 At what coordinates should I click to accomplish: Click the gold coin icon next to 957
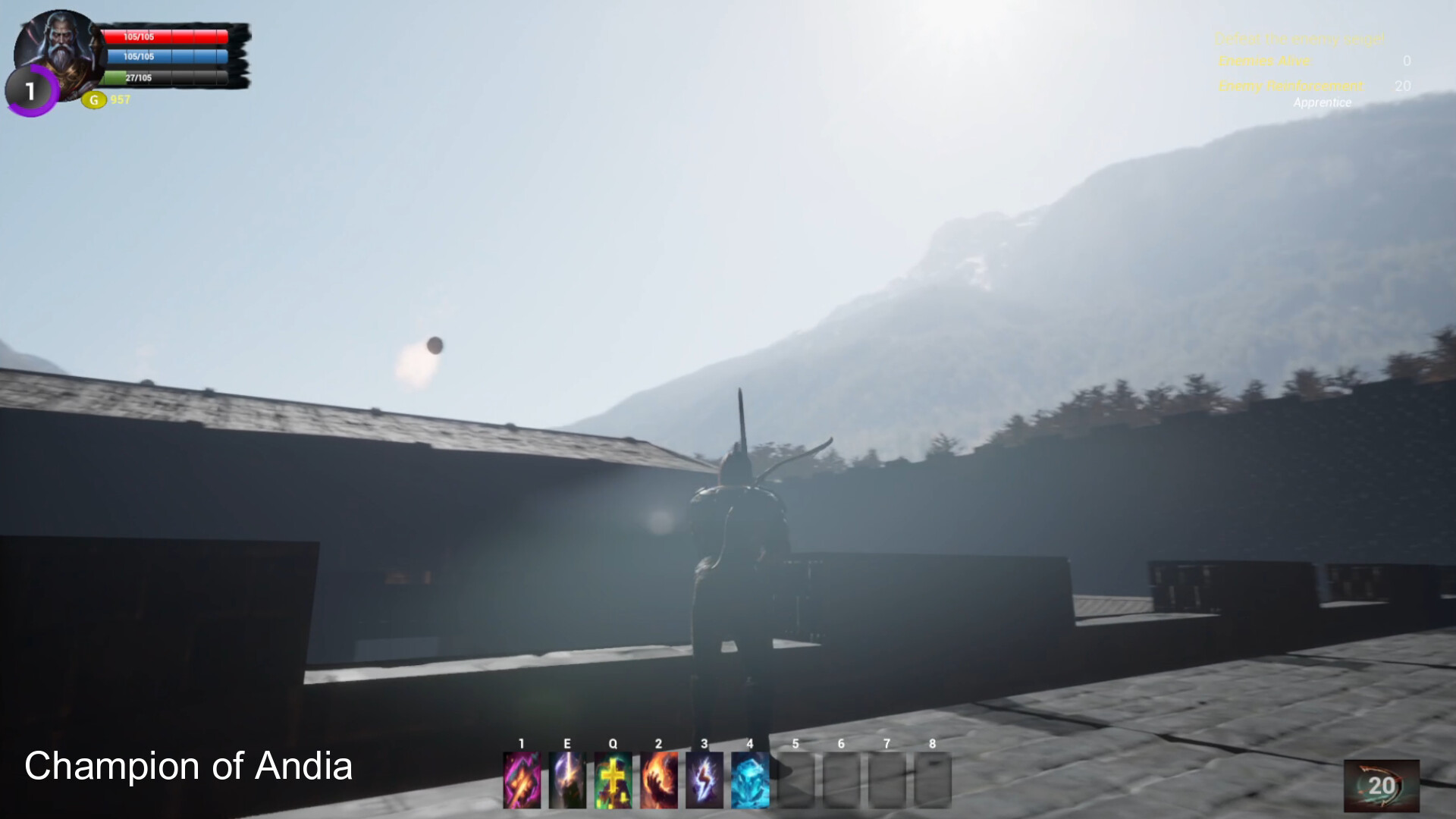(x=93, y=98)
